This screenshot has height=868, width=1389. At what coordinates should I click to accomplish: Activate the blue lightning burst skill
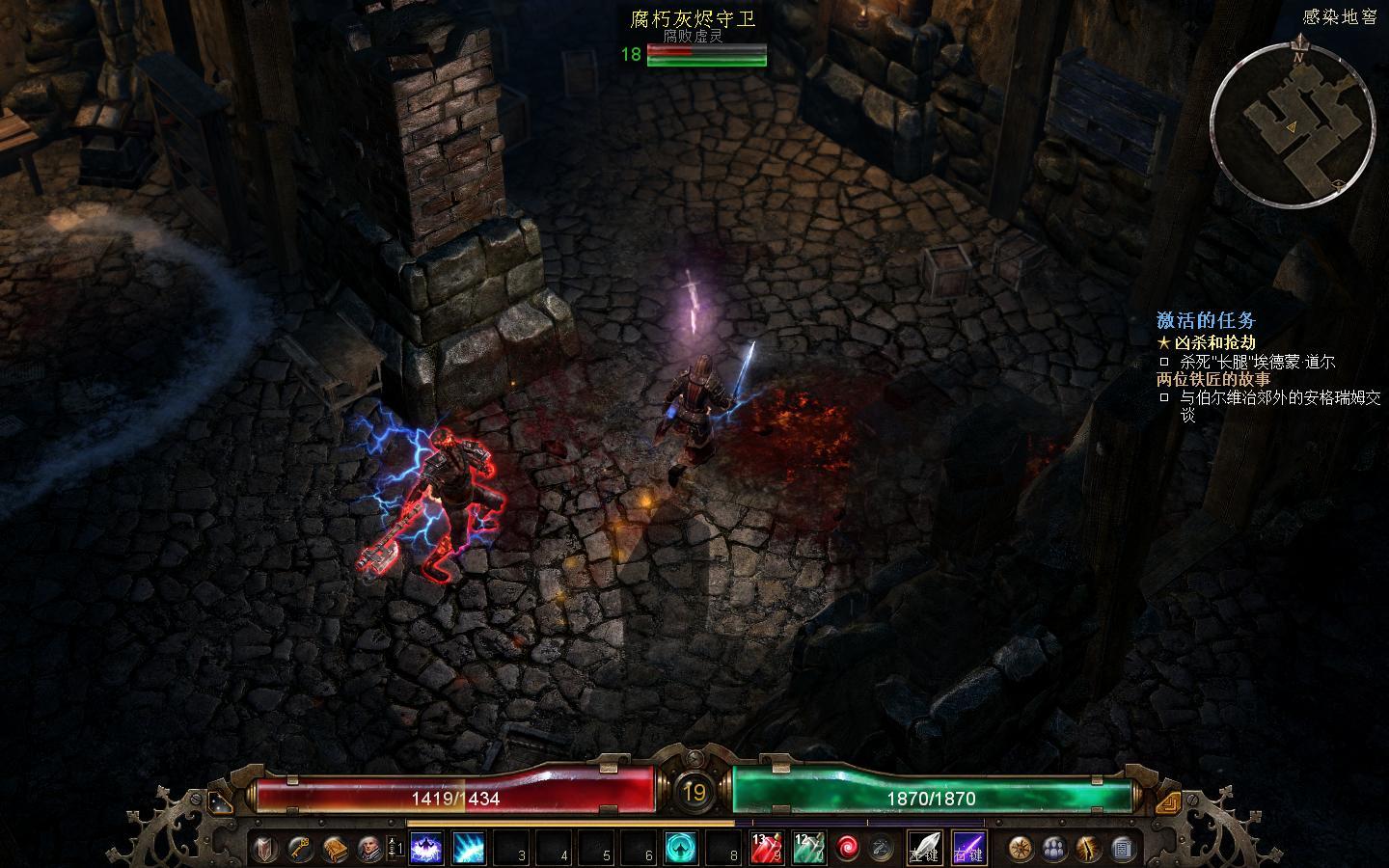pyautogui.click(x=469, y=849)
